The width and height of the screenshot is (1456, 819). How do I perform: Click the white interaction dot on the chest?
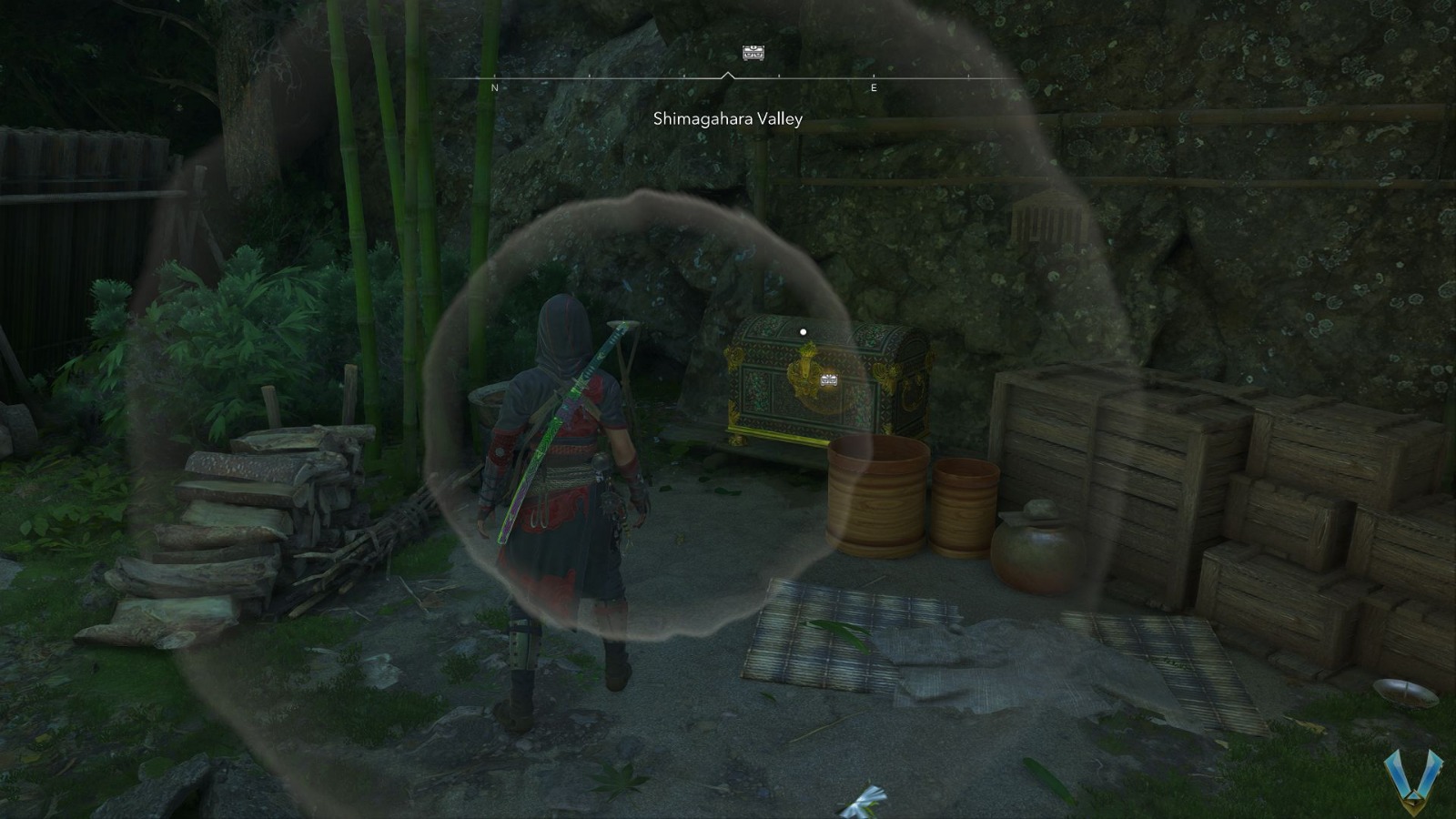803,332
